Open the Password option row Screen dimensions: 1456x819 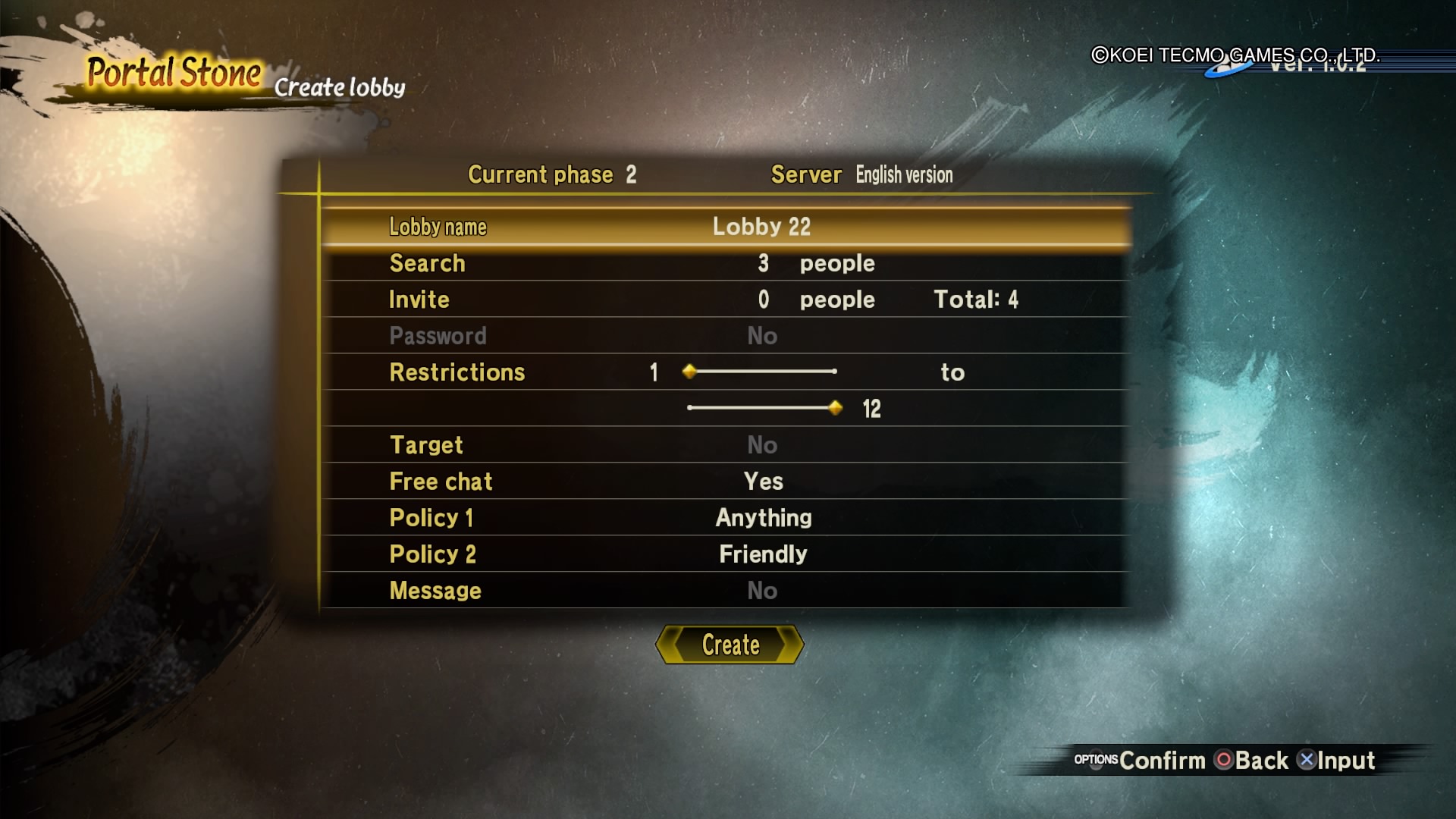tap(726, 336)
